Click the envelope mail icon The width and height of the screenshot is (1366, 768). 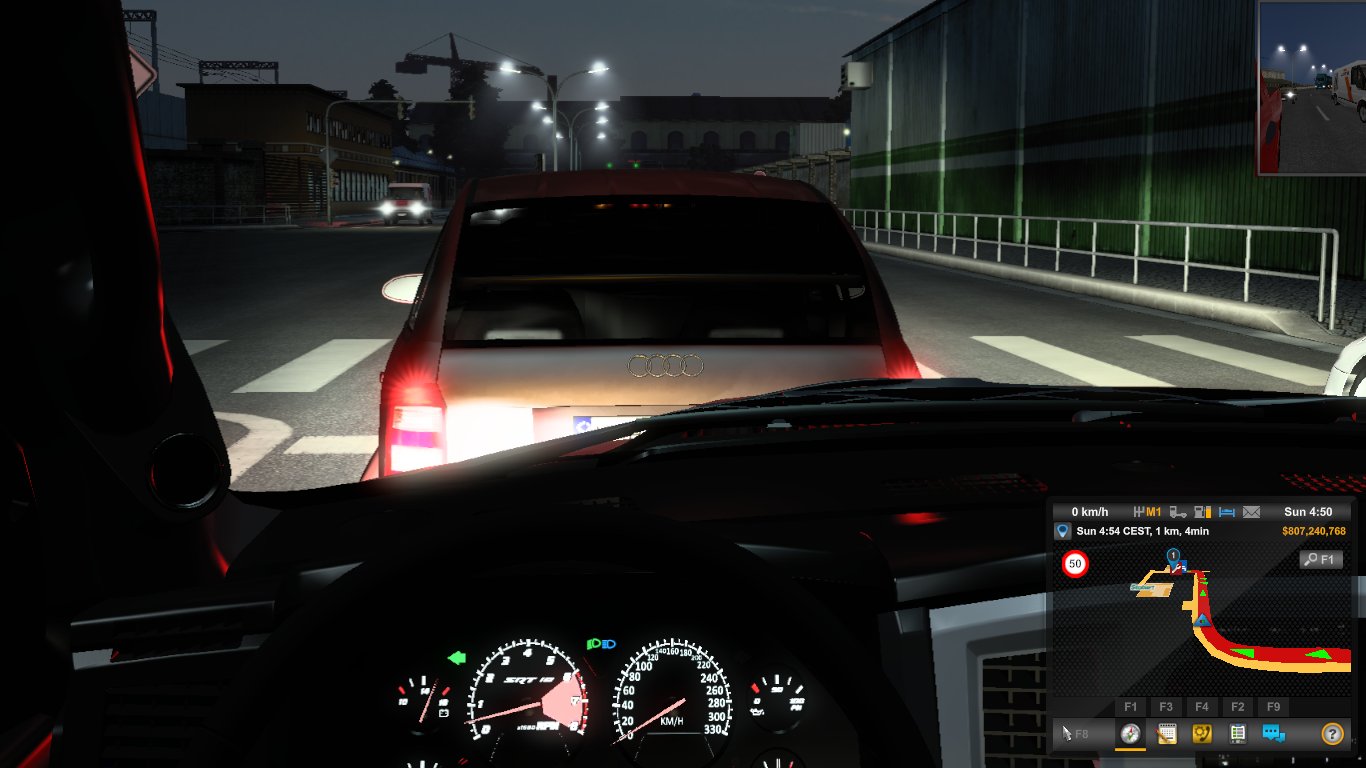point(1251,512)
